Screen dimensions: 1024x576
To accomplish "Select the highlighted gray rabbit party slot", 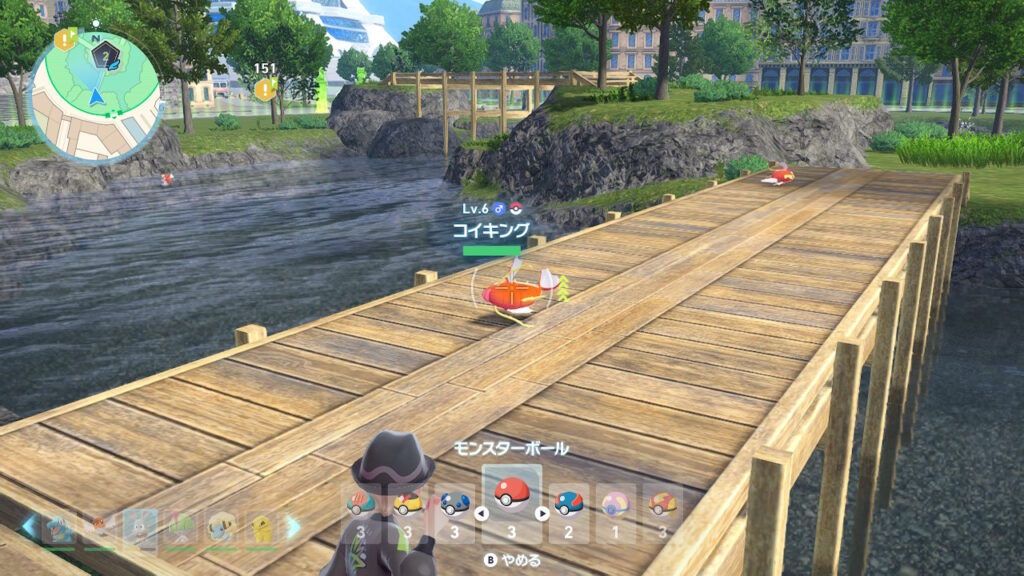I will pyautogui.click(x=139, y=528).
